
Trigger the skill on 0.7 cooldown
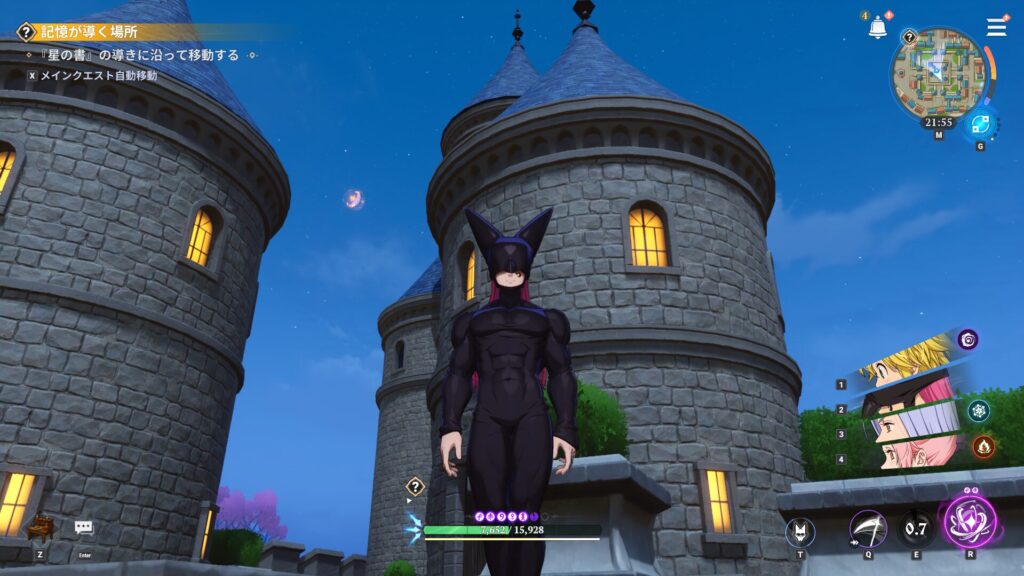coord(916,528)
